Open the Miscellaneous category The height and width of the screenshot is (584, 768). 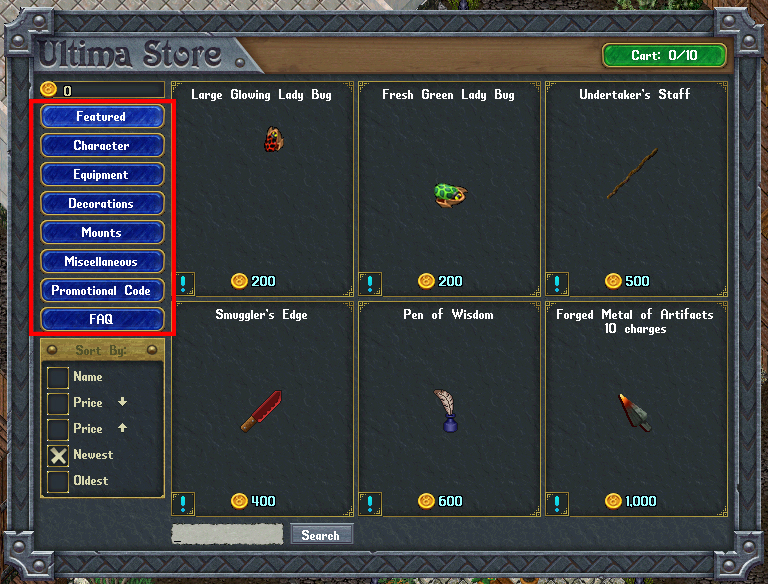coord(102,262)
